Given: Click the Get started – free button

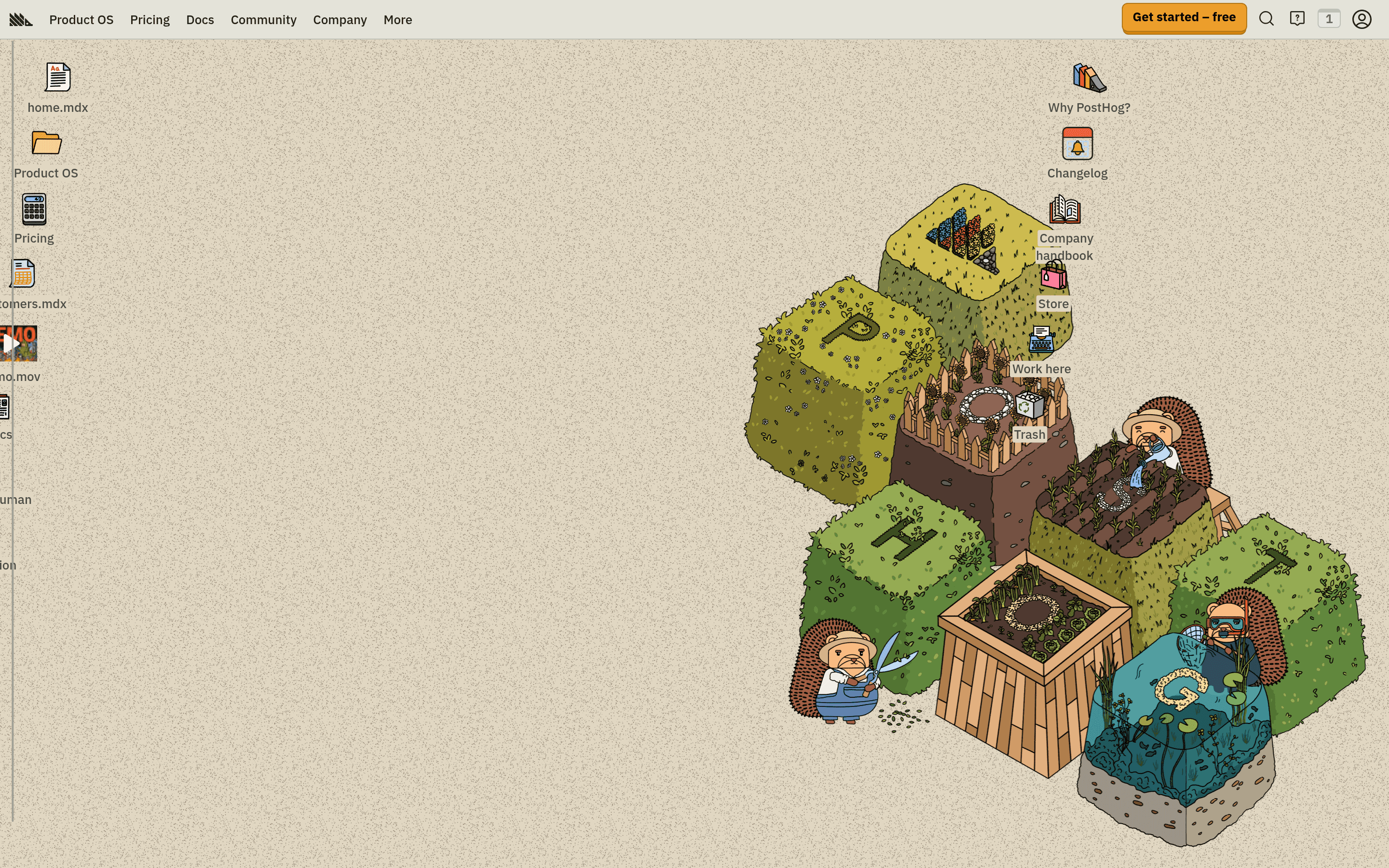Looking at the screenshot, I should point(1184,17).
